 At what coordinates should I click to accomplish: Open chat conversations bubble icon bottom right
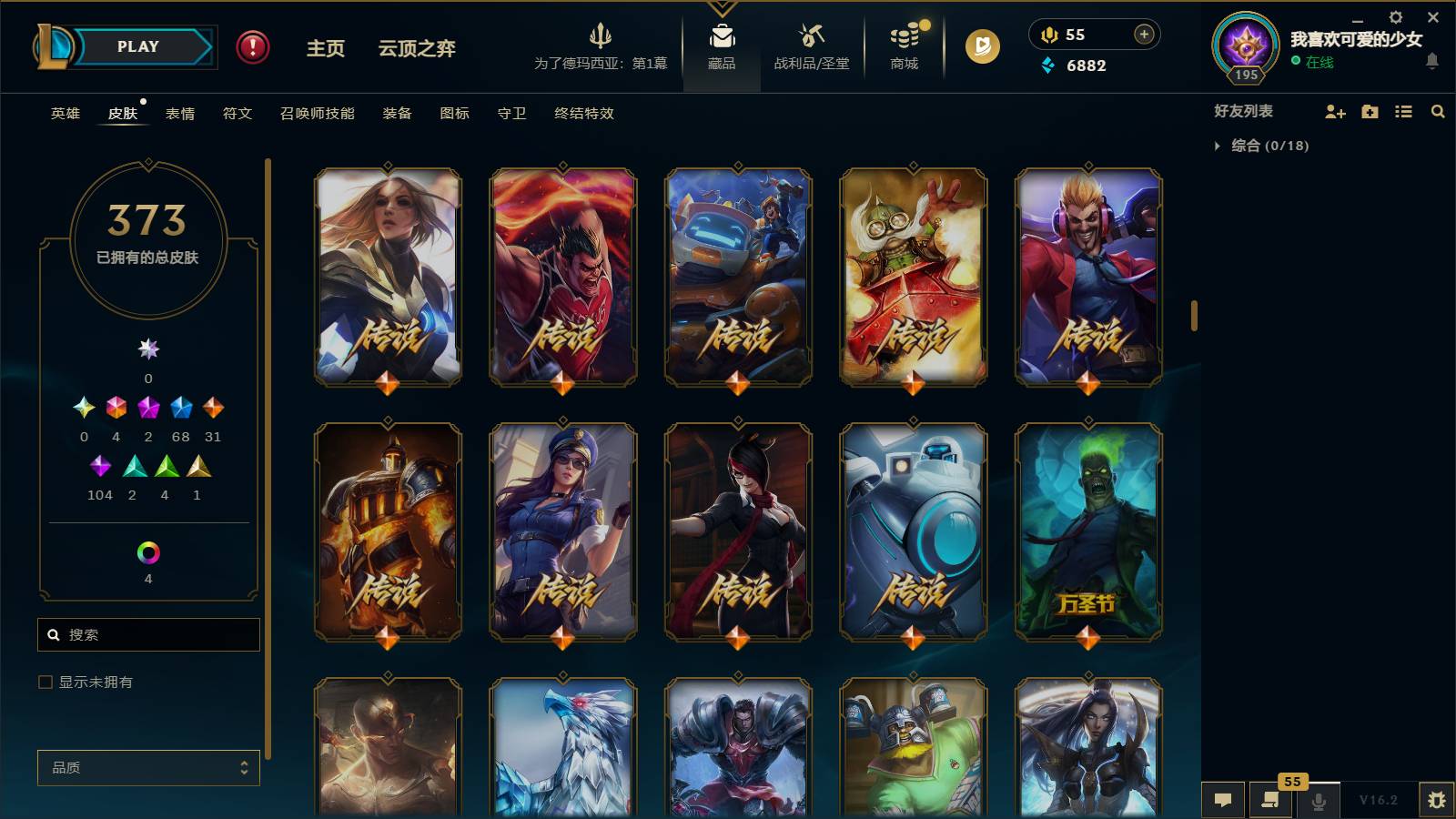pyautogui.click(x=1224, y=800)
